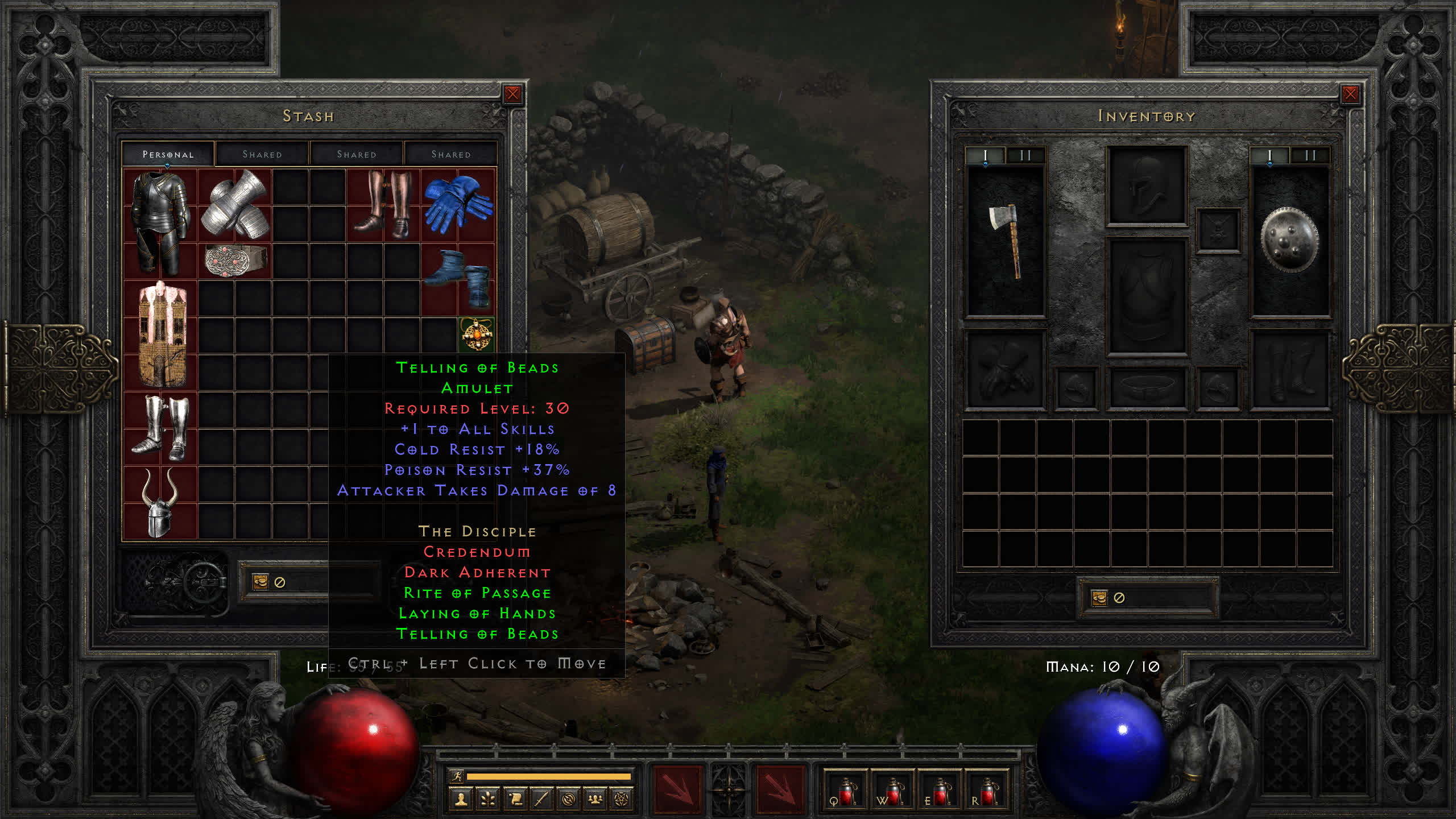Select the blue leather gloves
Screen dimensions: 1456x819
(458, 204)
